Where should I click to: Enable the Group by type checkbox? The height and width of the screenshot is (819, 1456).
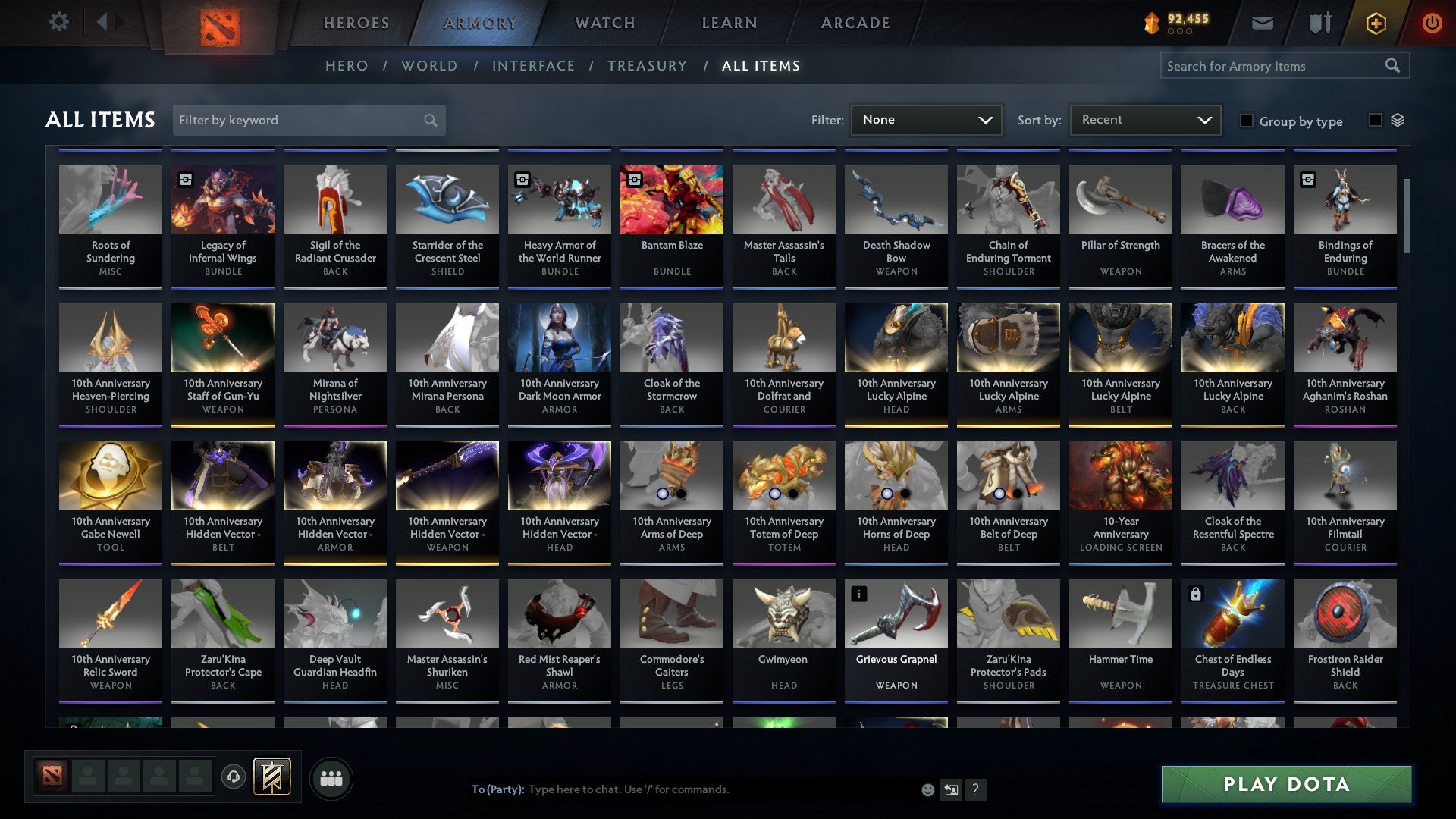click(x=1247, y=121)
